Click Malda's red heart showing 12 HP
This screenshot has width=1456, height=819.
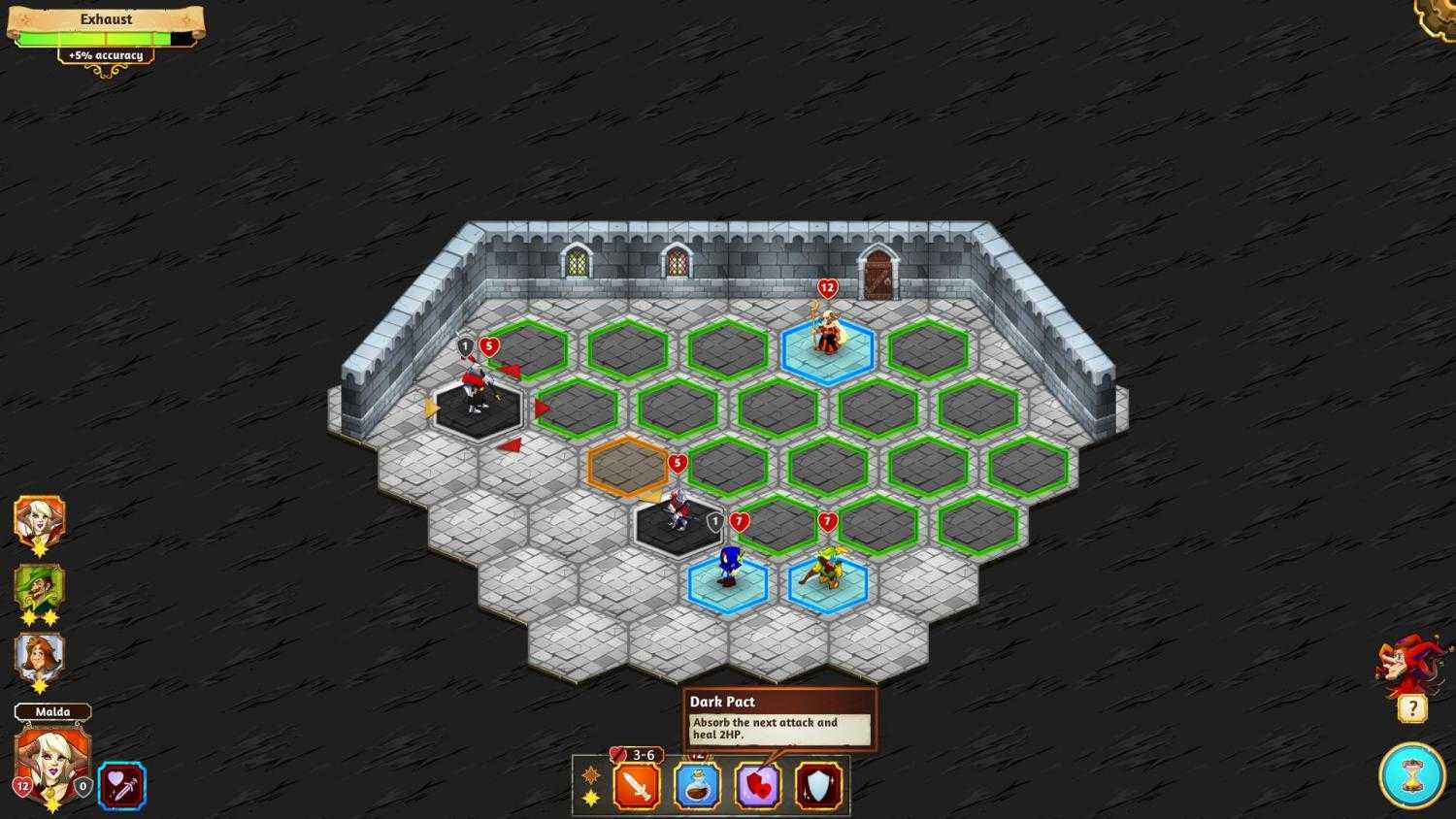click(21, 788)
